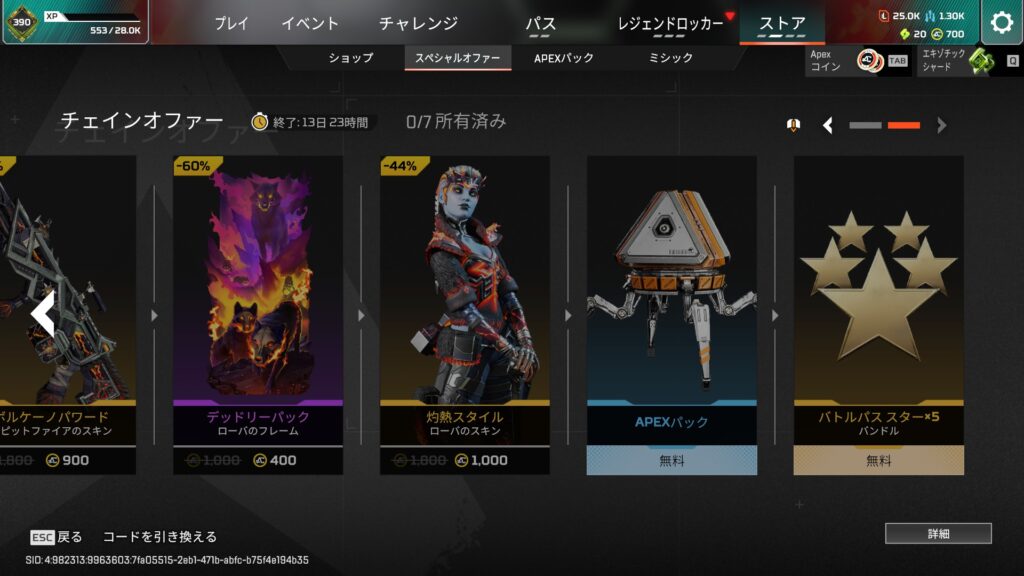Open the エキゾチックシャード button
The width and height of the screenshot is (1024, 576).
coord(969,61)
